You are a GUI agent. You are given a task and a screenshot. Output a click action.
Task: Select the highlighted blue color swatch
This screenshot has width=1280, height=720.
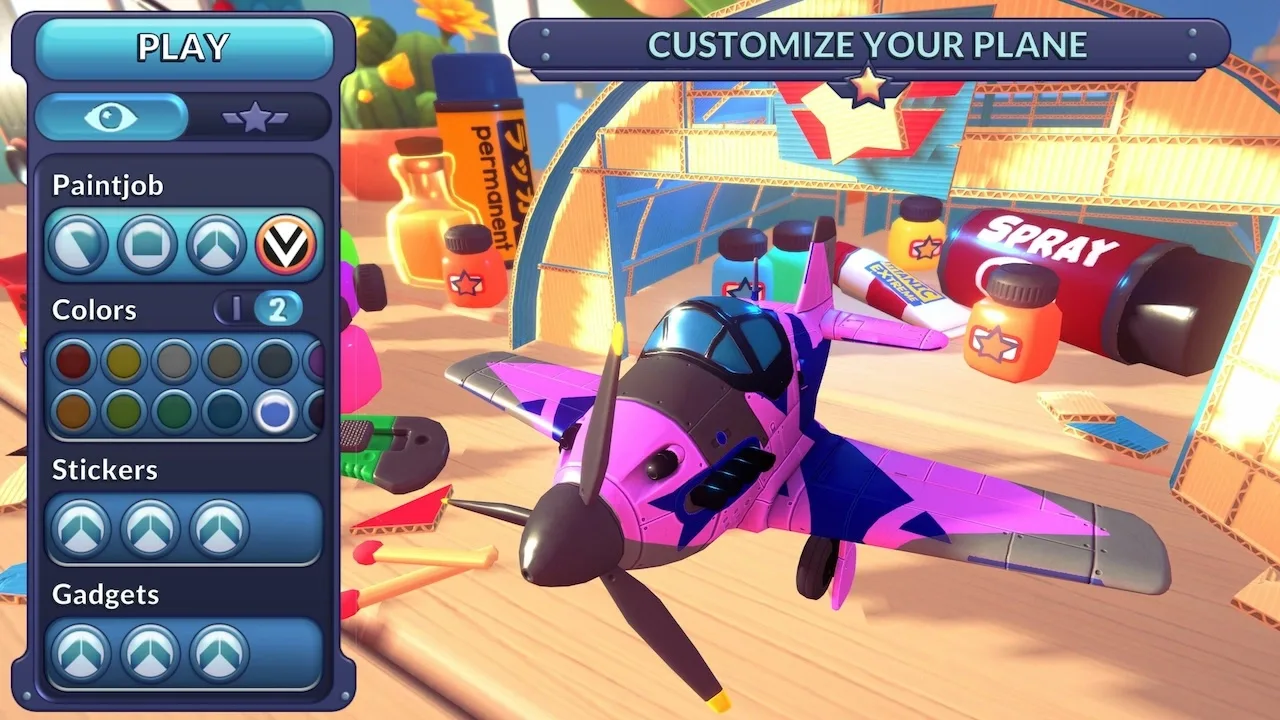275,411
